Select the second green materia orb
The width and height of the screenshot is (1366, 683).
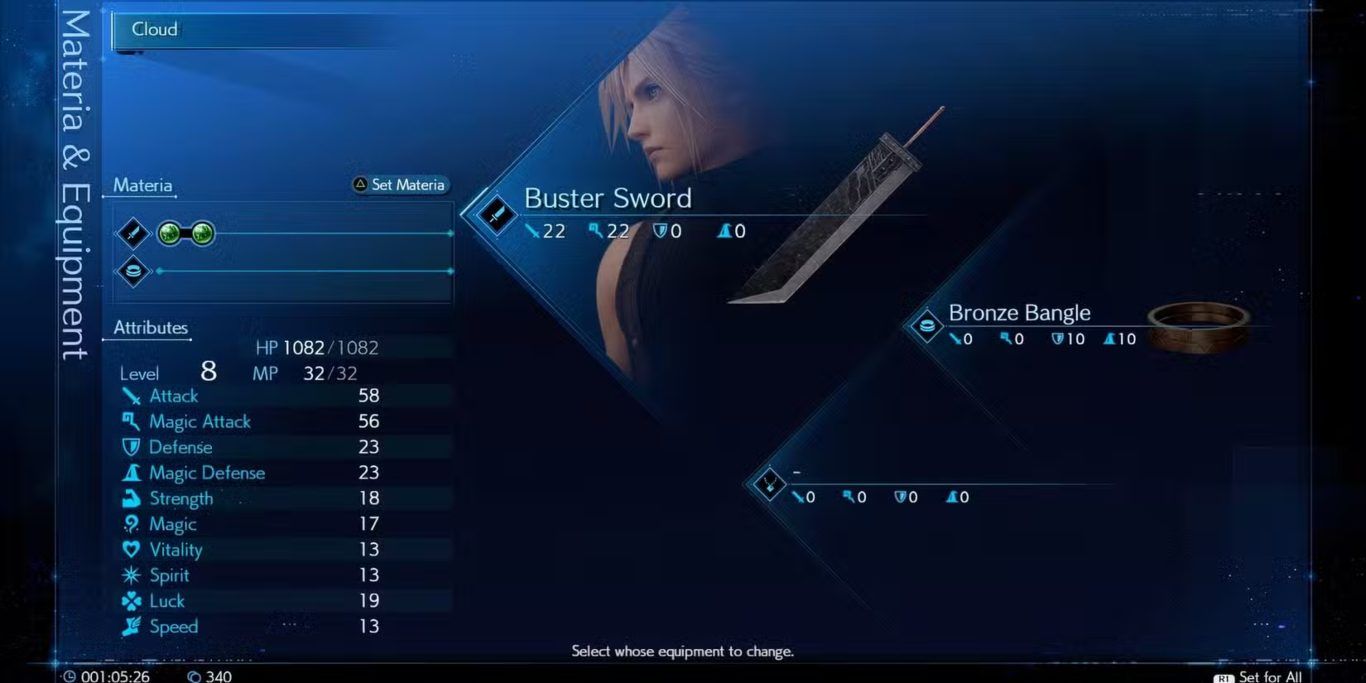tap(202, 234)
